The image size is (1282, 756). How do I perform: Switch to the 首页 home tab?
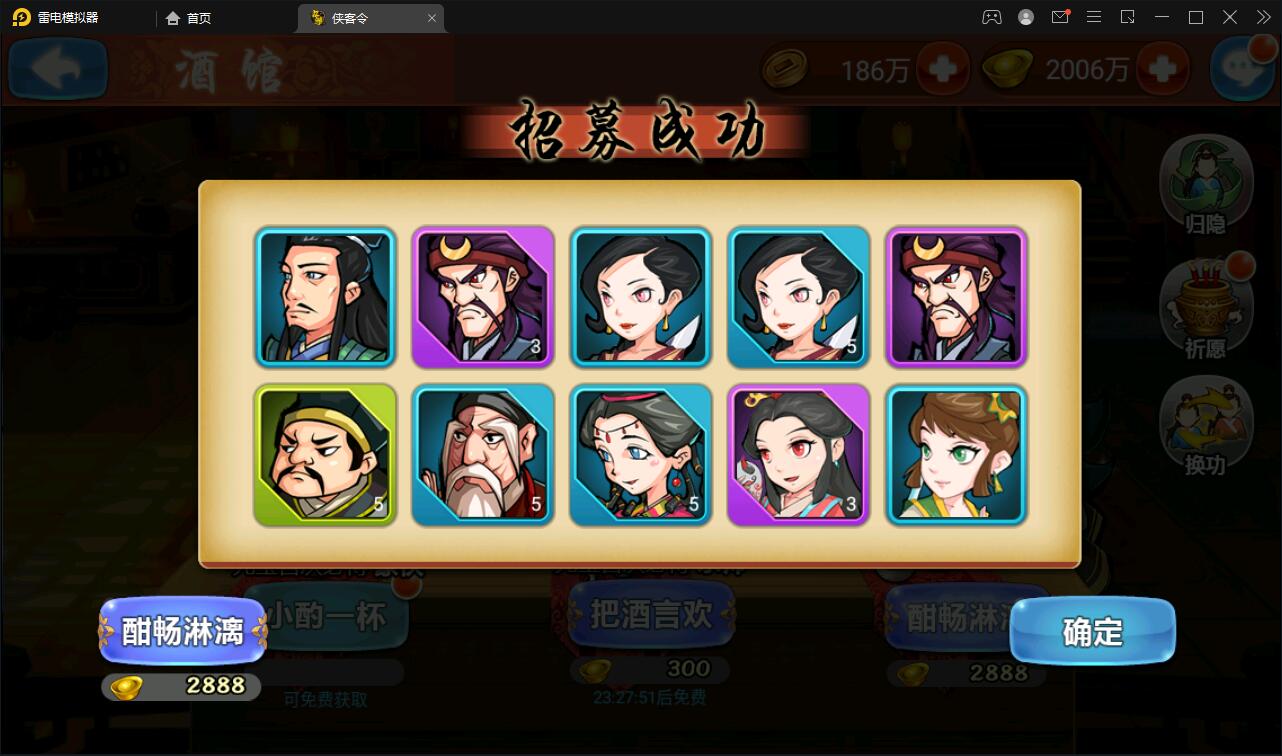[x=188, y=17]
